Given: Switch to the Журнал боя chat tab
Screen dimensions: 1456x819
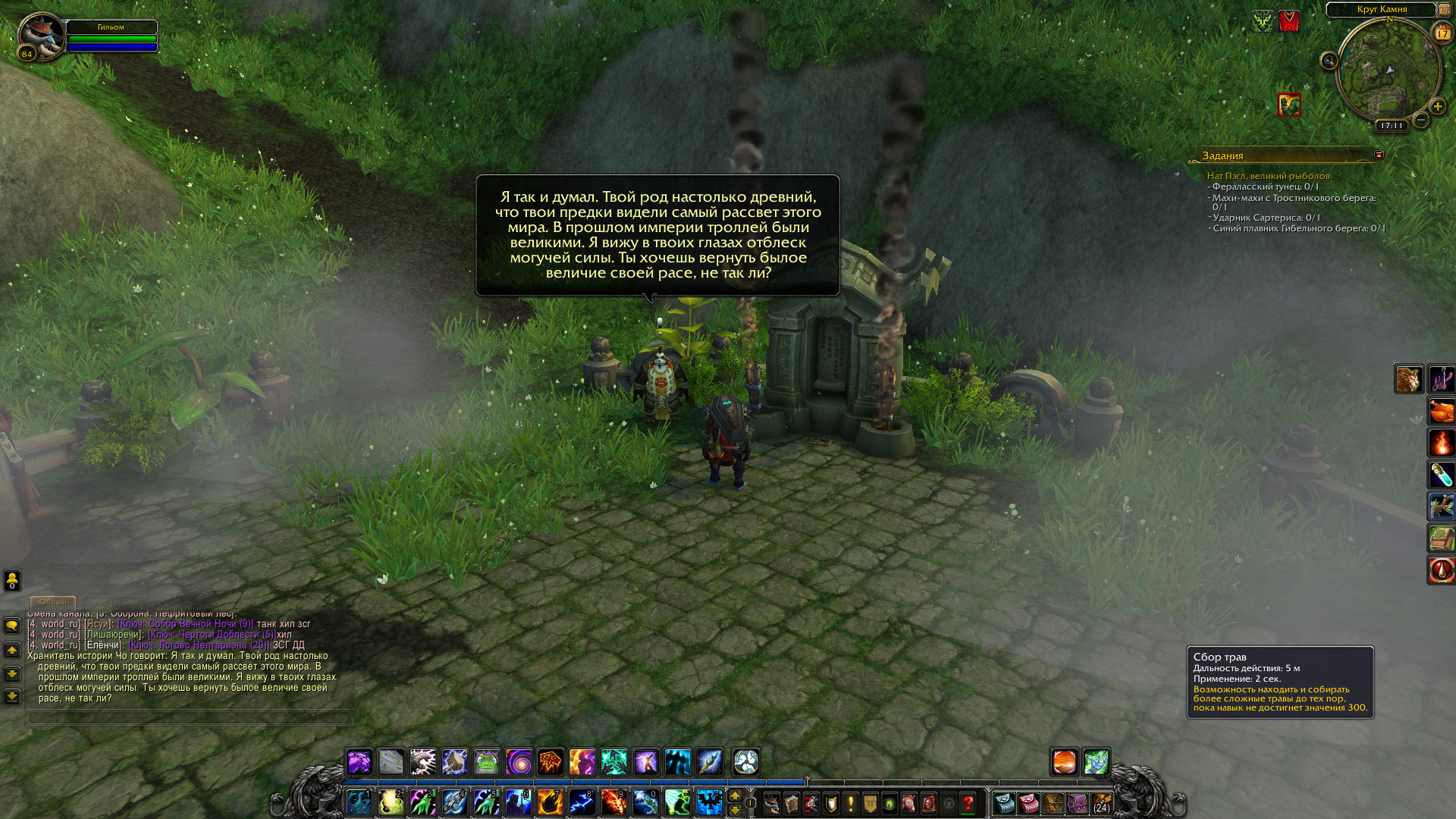Looking at the screenshot, I should tap(115, 602).
